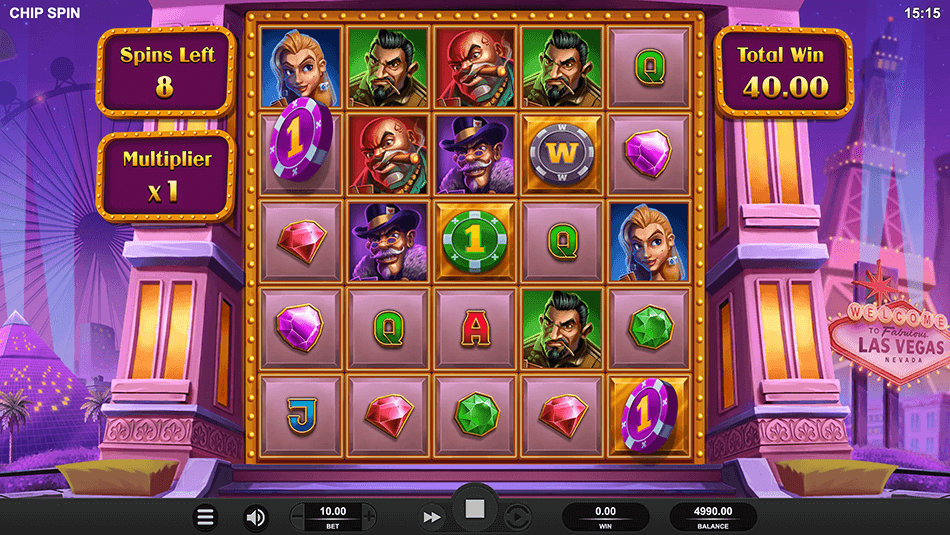Increase the bet with the plus button

tap(369, 517)
